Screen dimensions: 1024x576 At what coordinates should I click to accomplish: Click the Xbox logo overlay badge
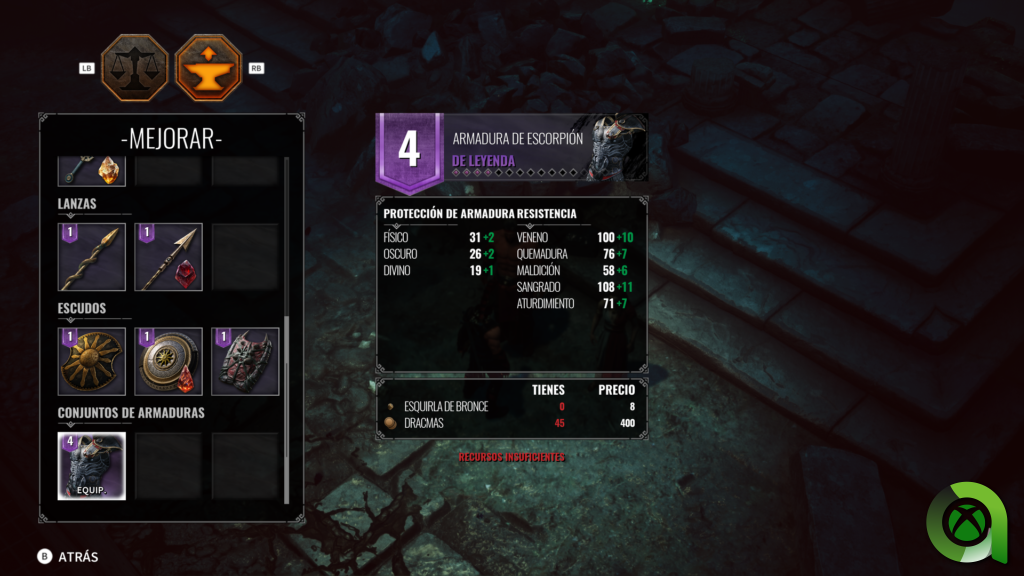click(971, 521)
